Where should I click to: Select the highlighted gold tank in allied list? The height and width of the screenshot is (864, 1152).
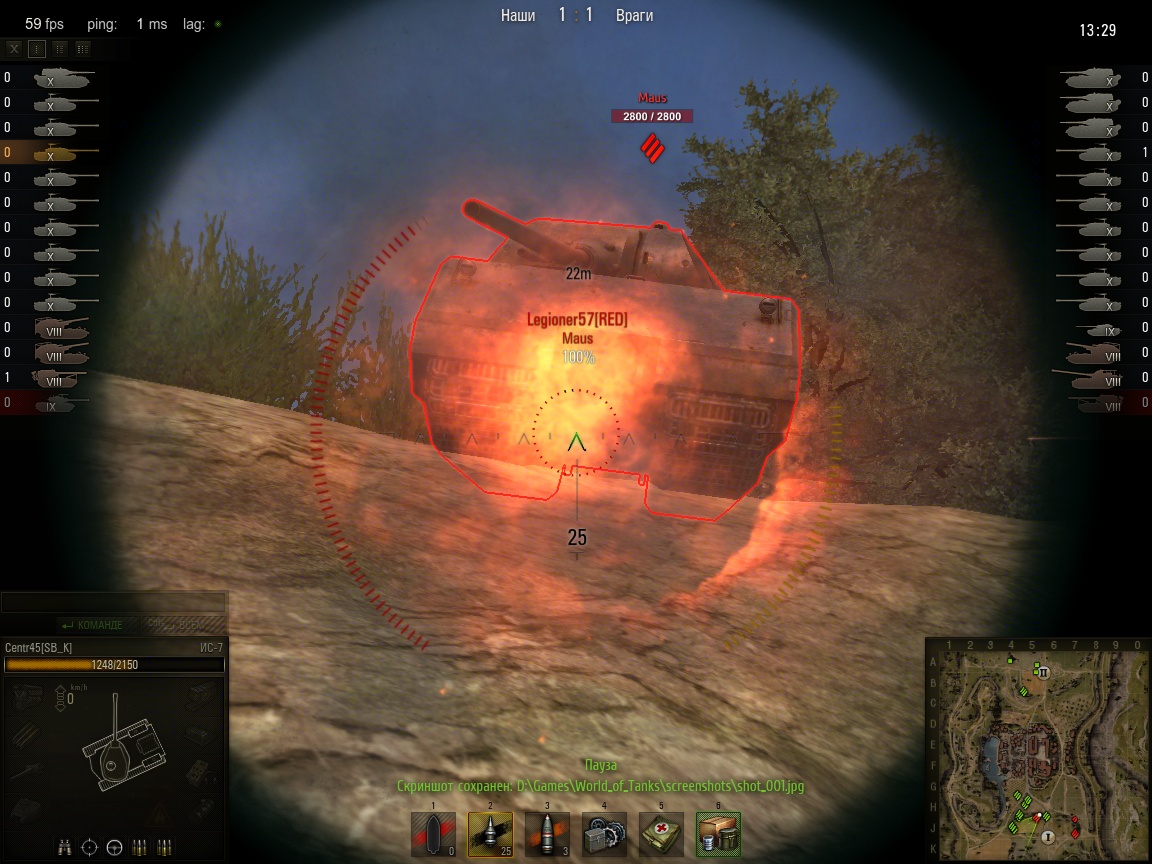58,153
